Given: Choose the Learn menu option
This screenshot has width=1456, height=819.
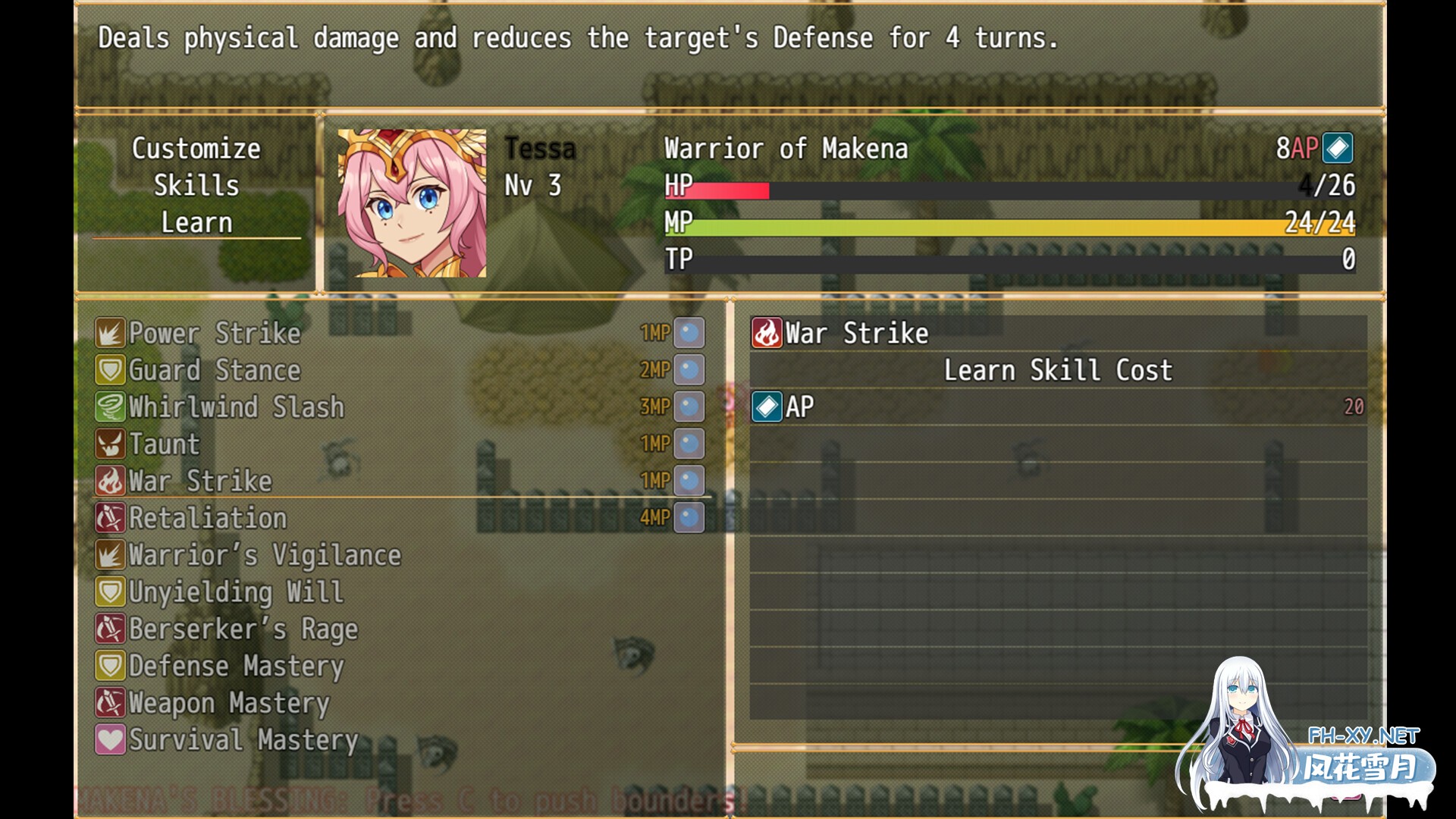Looking at the screenshot, I should [x=196, y=223].
